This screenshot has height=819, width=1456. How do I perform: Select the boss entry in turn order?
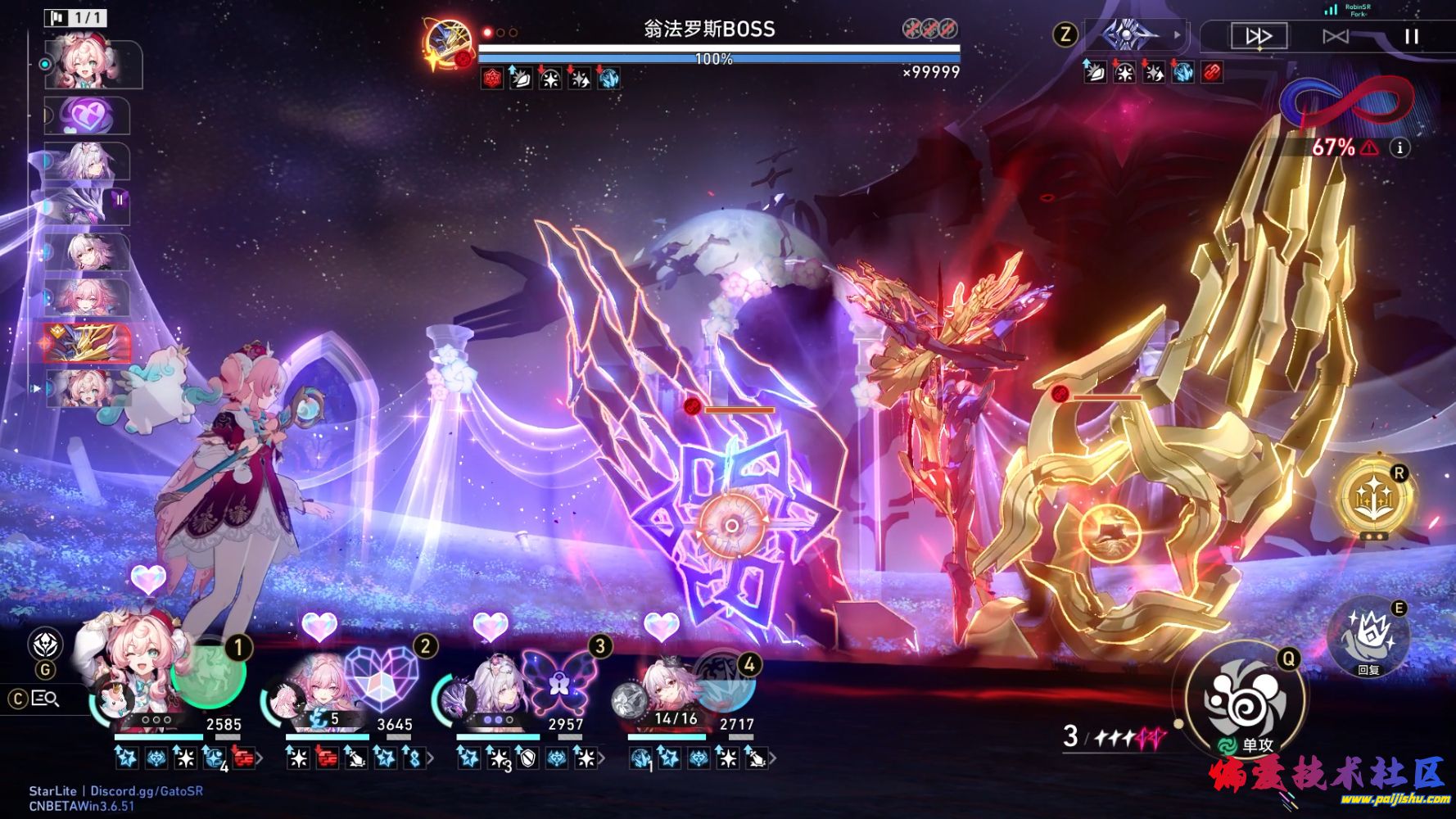pos(88,342)
